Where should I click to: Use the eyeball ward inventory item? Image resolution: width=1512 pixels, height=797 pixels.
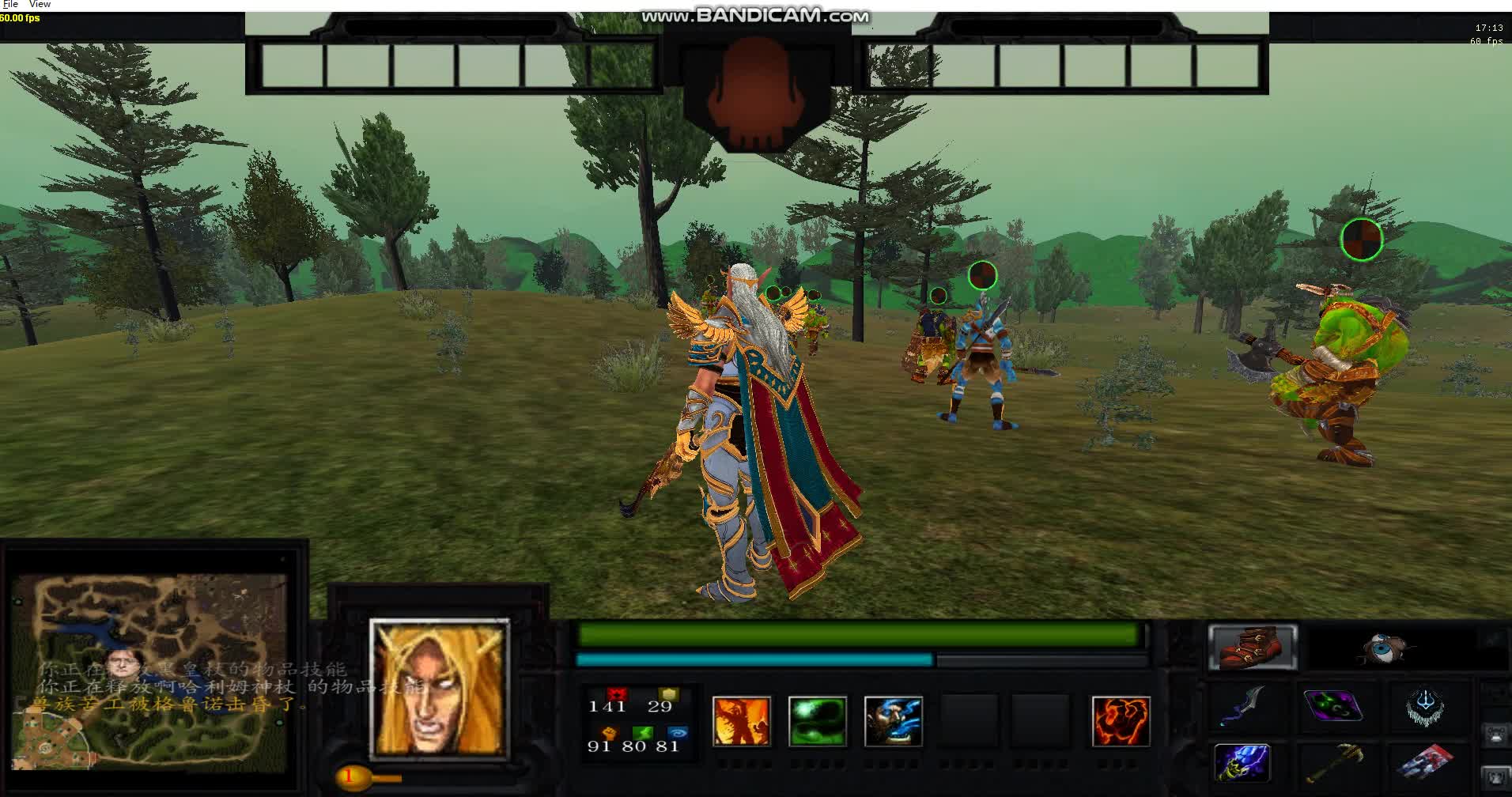[x=1384, y=647]
